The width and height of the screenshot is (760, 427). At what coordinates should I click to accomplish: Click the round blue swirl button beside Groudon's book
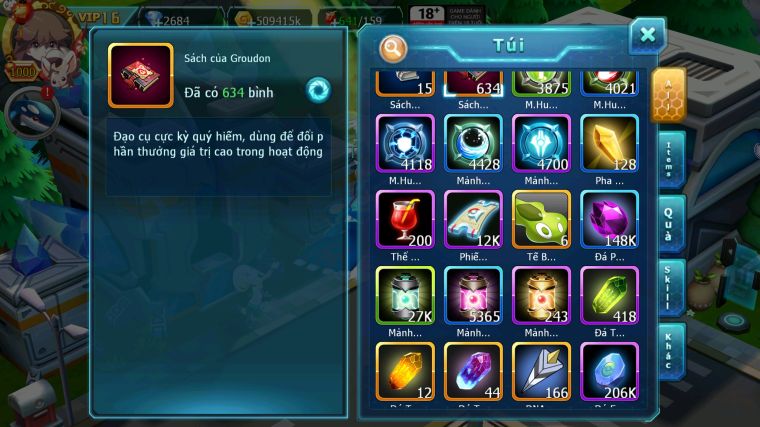pyautogui.click(x=318, y=90)
